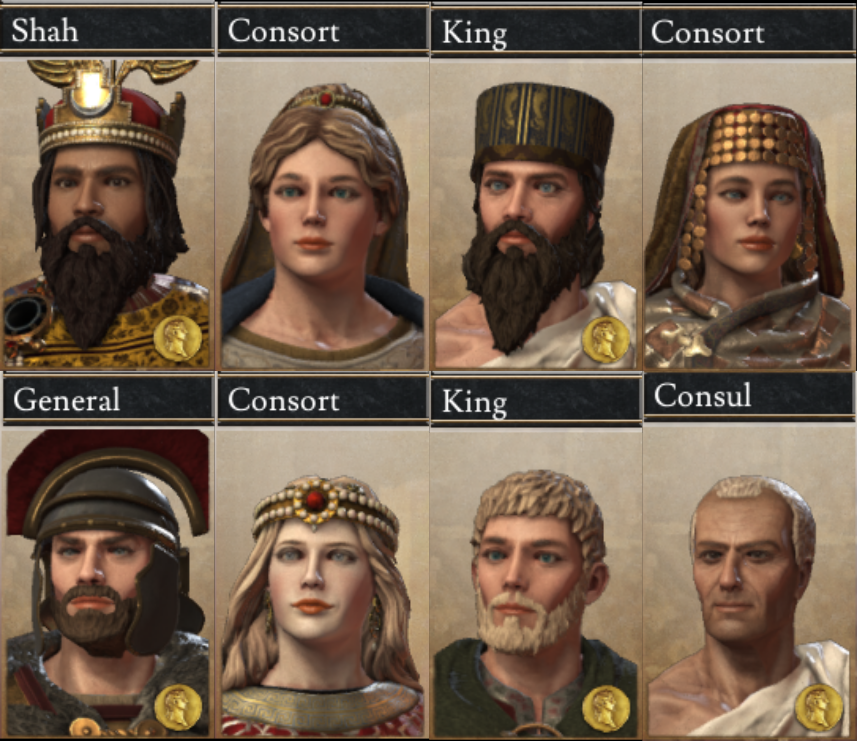Click the gold coin on Shah's portrait
Image resolution: width=857 pixels, height=741 pixels.
[x=178, y=339]
